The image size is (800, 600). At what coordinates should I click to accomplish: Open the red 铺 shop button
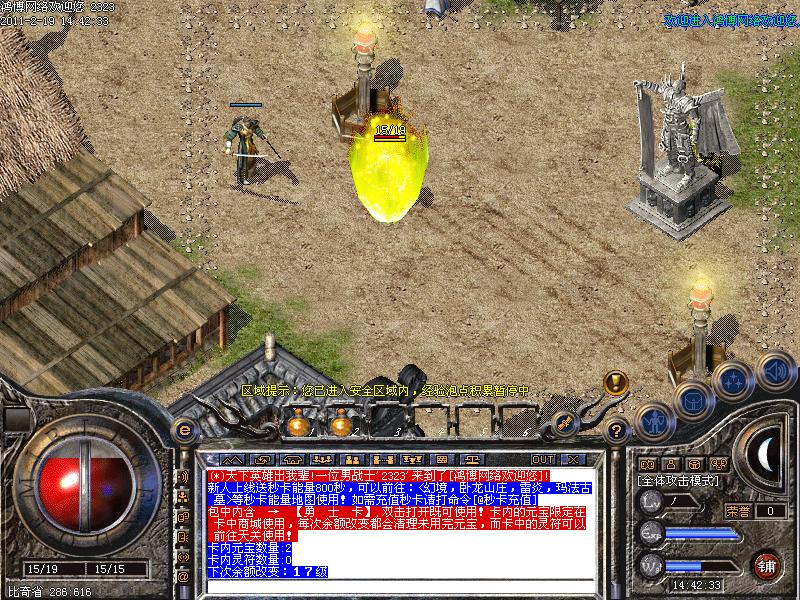[x=767, y=564]
